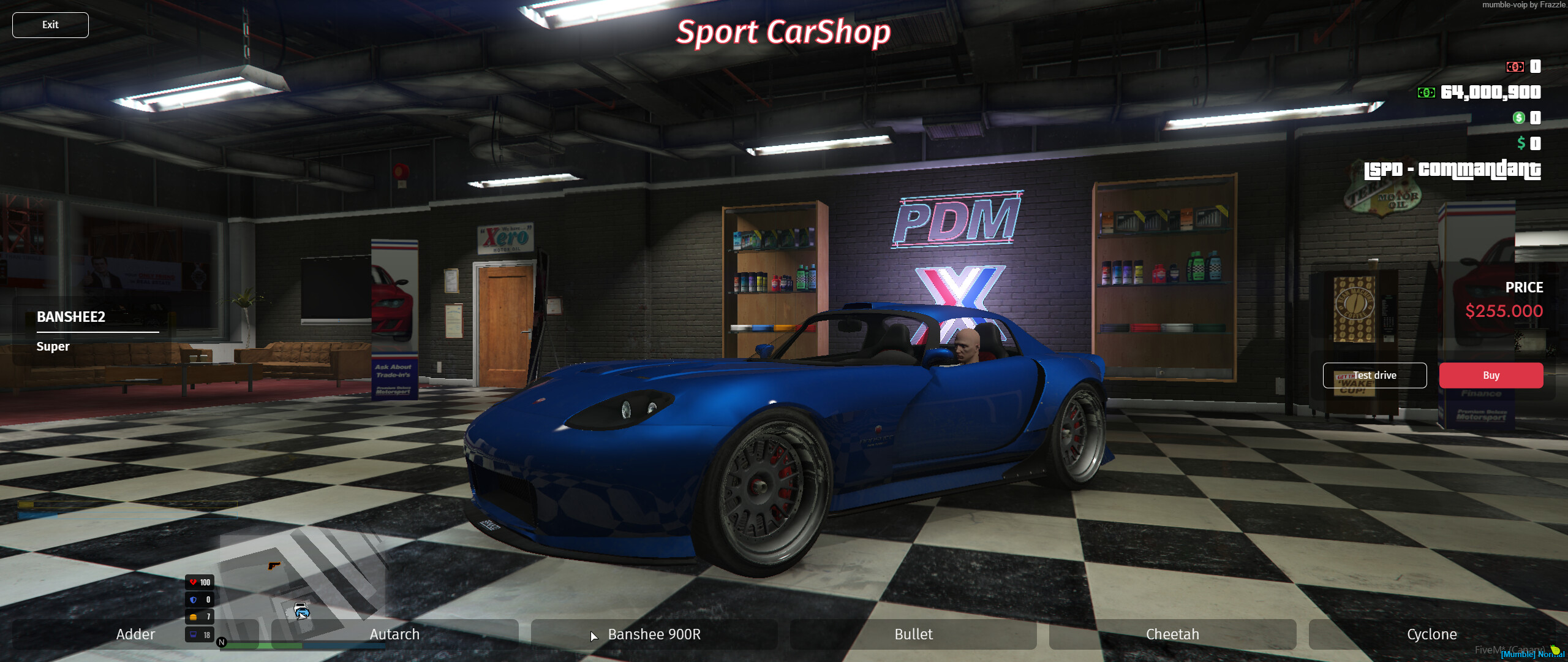Open the Autarch listing
Screen dimensions: 1568x662
pyautogui.click(x=395, y=634)
